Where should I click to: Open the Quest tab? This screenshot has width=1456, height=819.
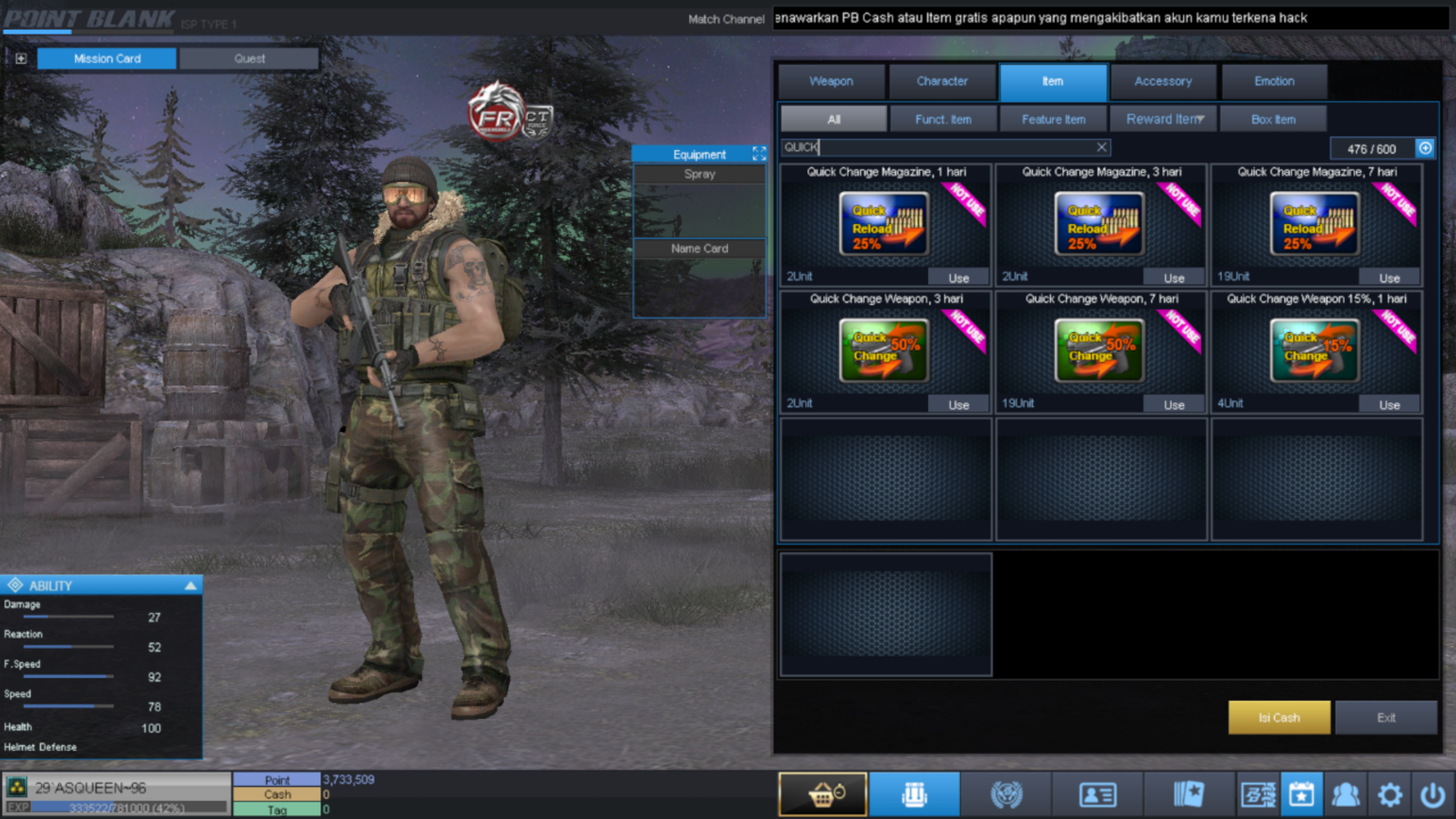pyautogui.click(x=249, y=58)
